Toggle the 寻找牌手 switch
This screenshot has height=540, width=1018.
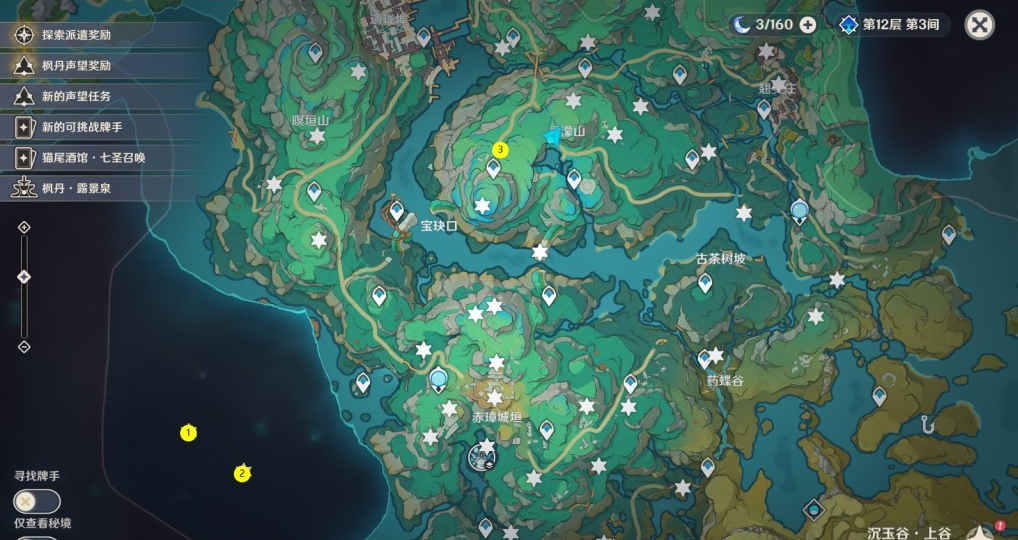[37, 502]
